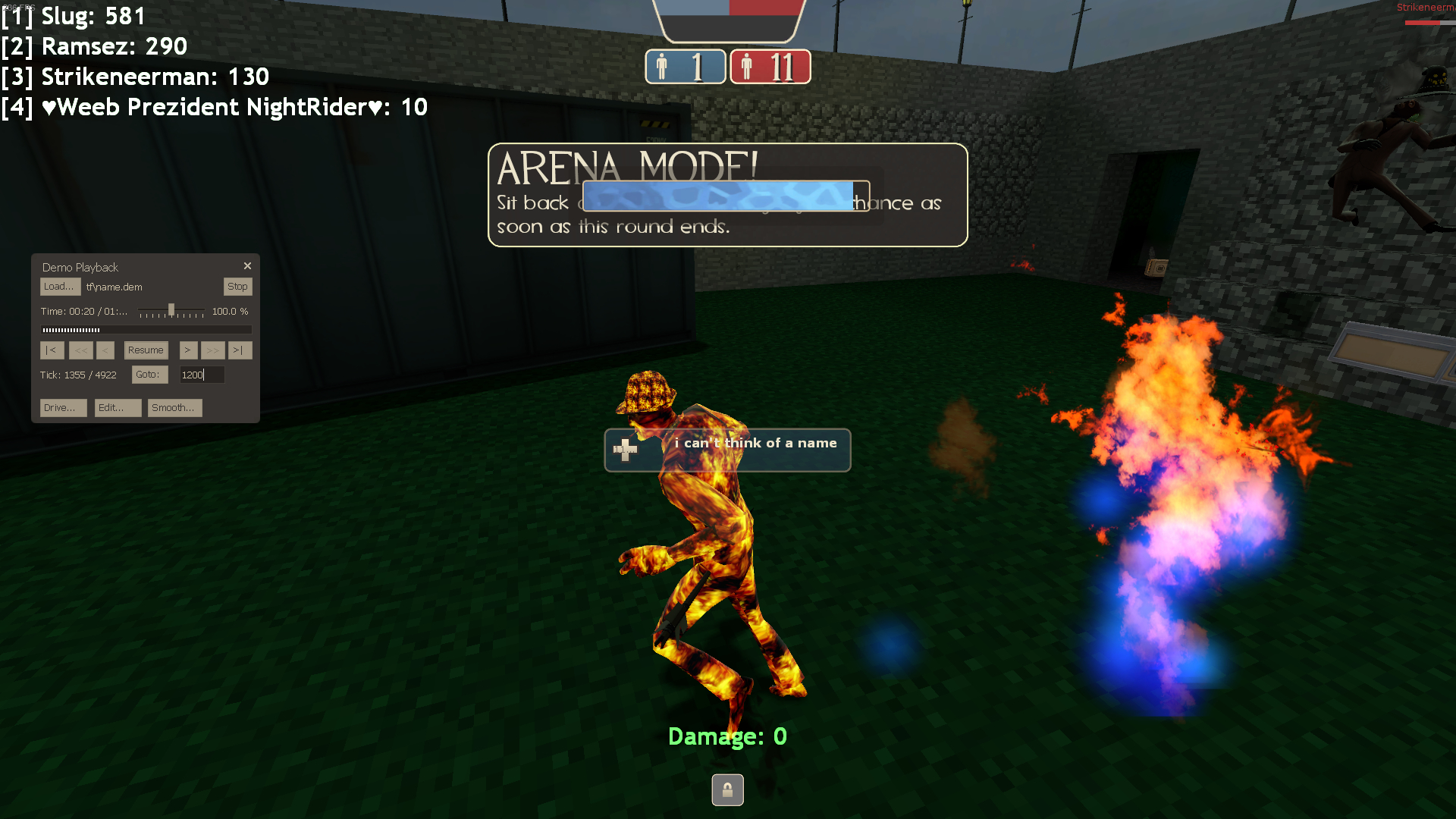This screenshot has height=819, width=1456.
Task: Step forward one frame with single arrow
Action: click(x=188, y=350)
